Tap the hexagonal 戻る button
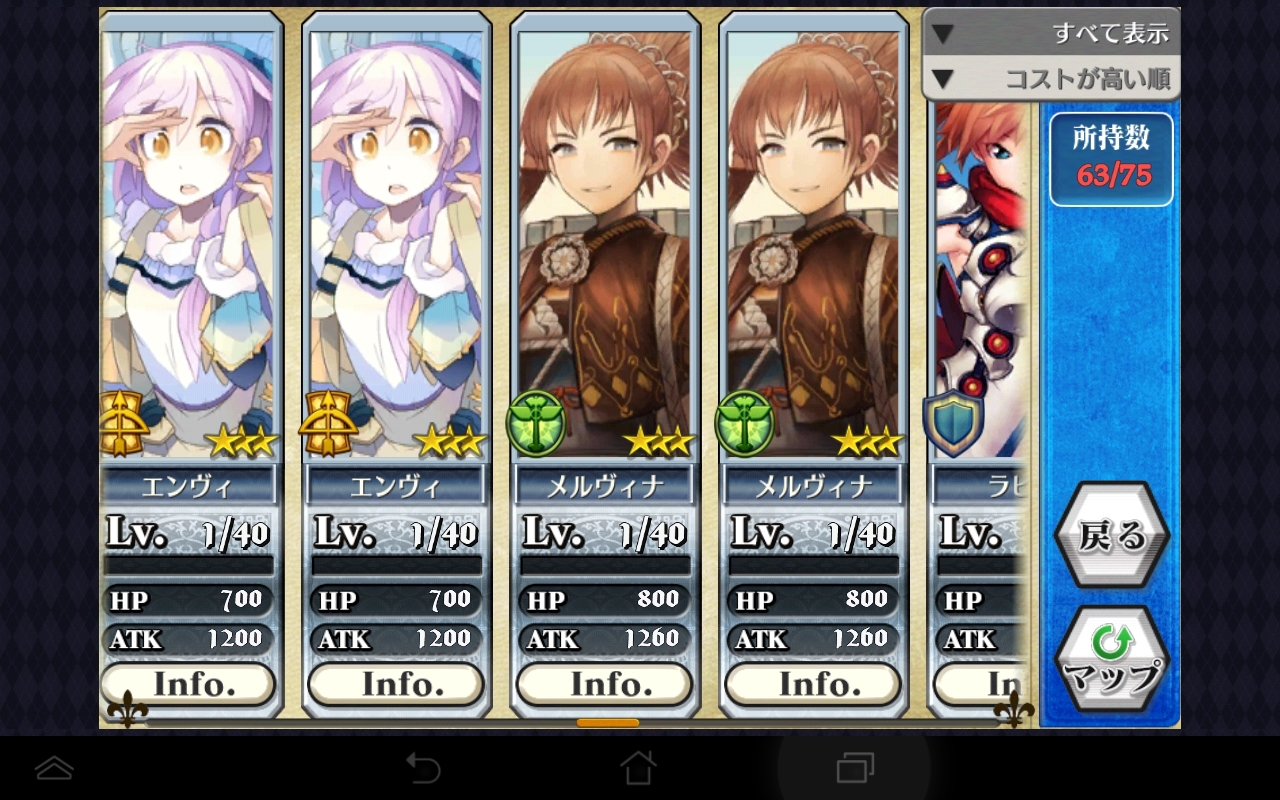 (x=1111, y=536)
